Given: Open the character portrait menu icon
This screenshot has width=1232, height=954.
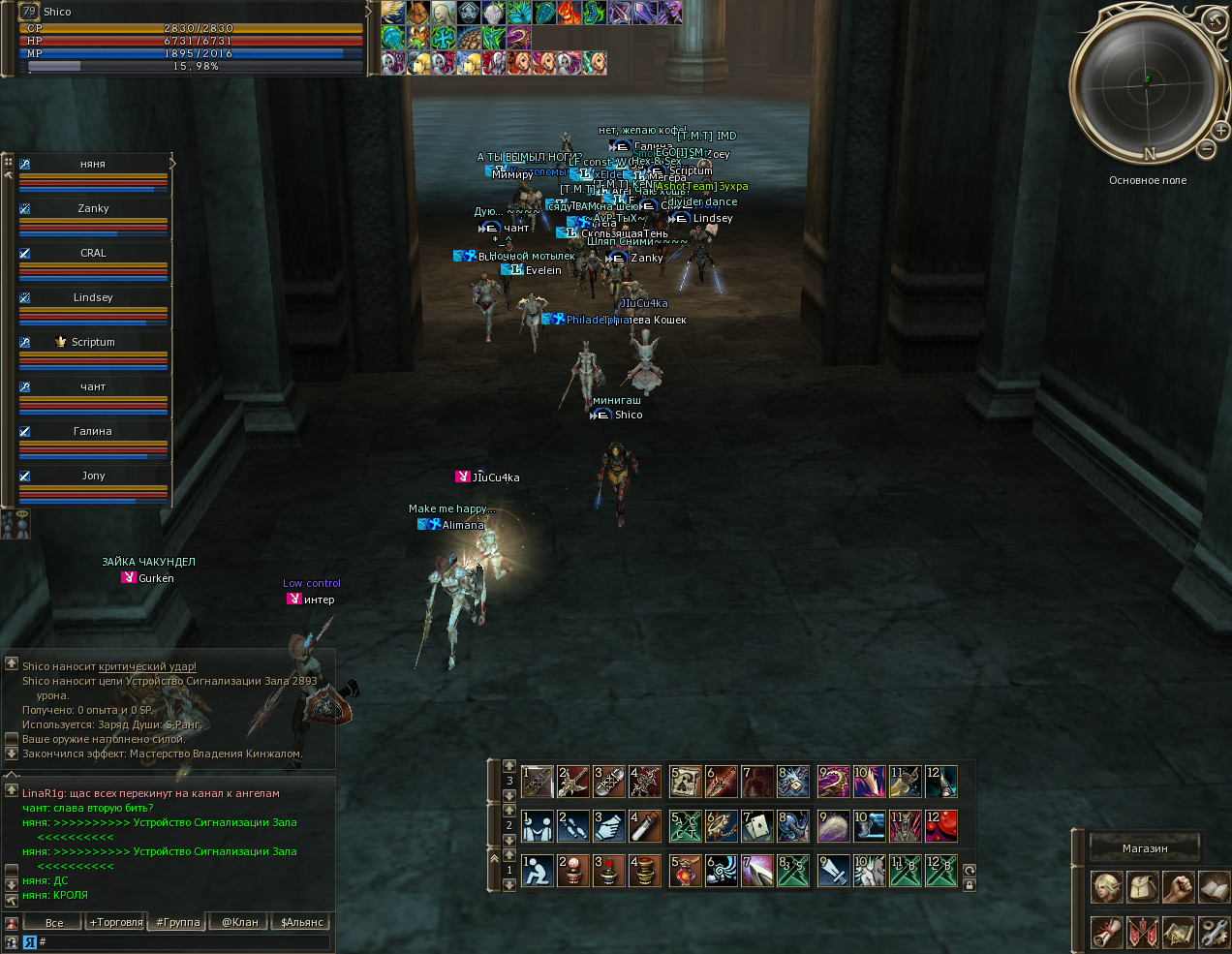Looking at the screenshot, I should [1107, 887].
